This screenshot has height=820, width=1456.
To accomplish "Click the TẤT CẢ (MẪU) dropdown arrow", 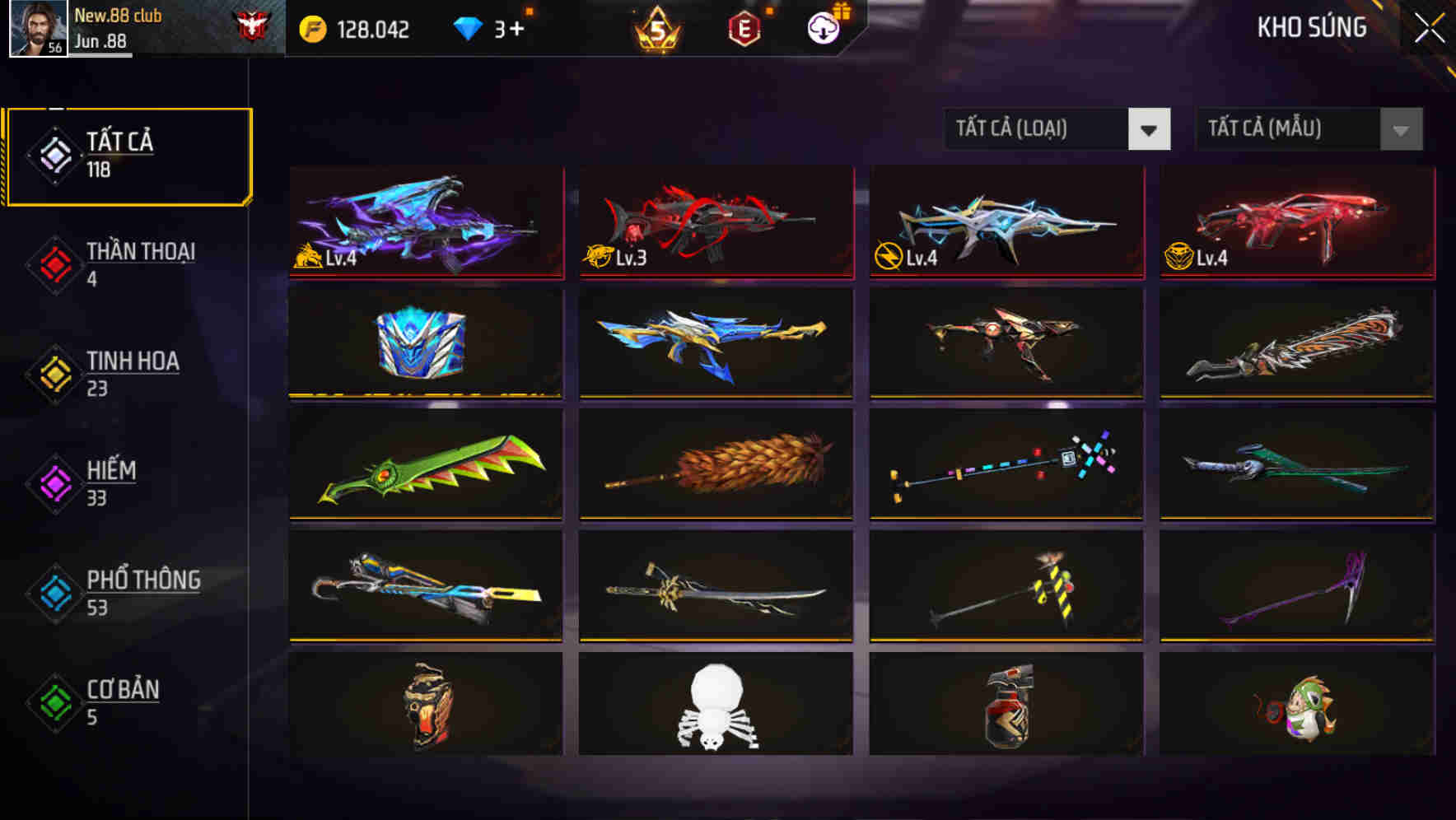I will click(x=1400, y=129).
